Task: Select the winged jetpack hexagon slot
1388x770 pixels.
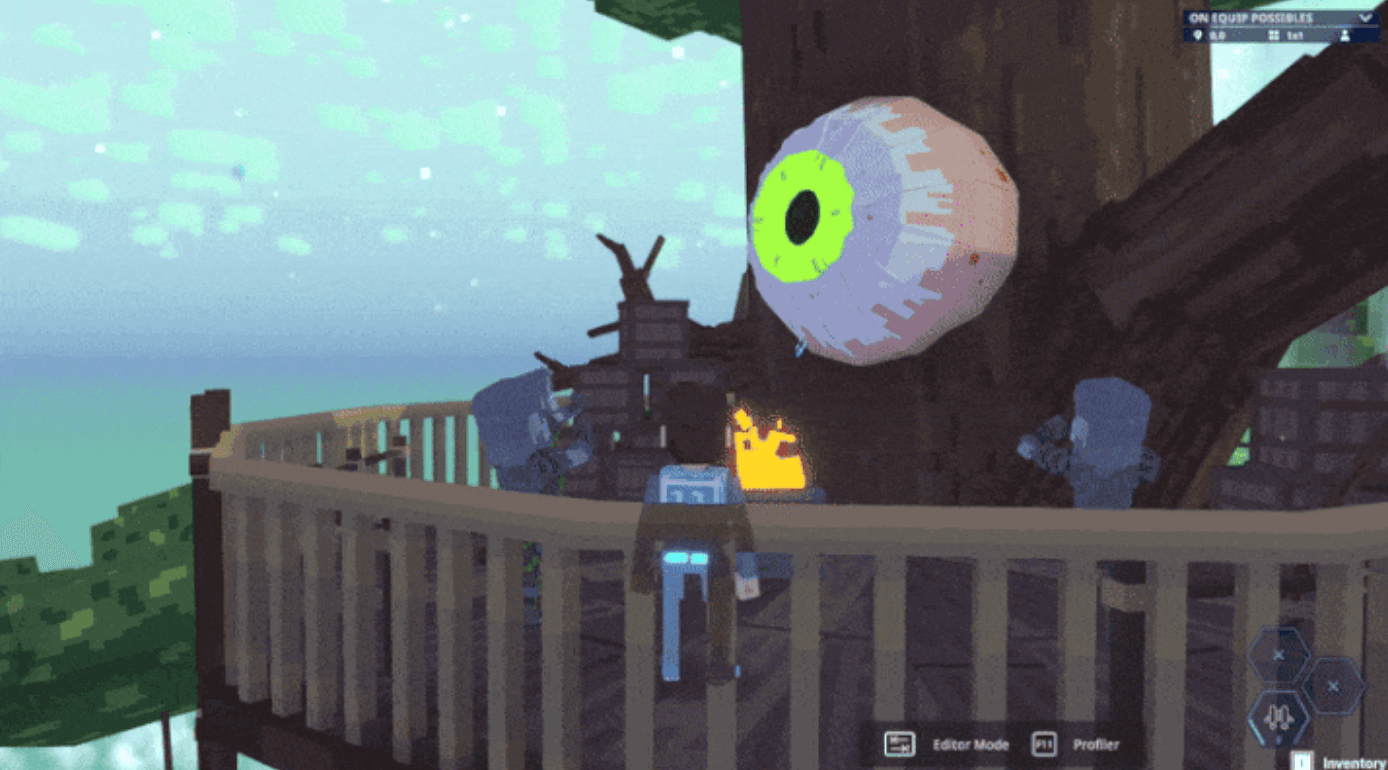Action: click(1280, 716)
